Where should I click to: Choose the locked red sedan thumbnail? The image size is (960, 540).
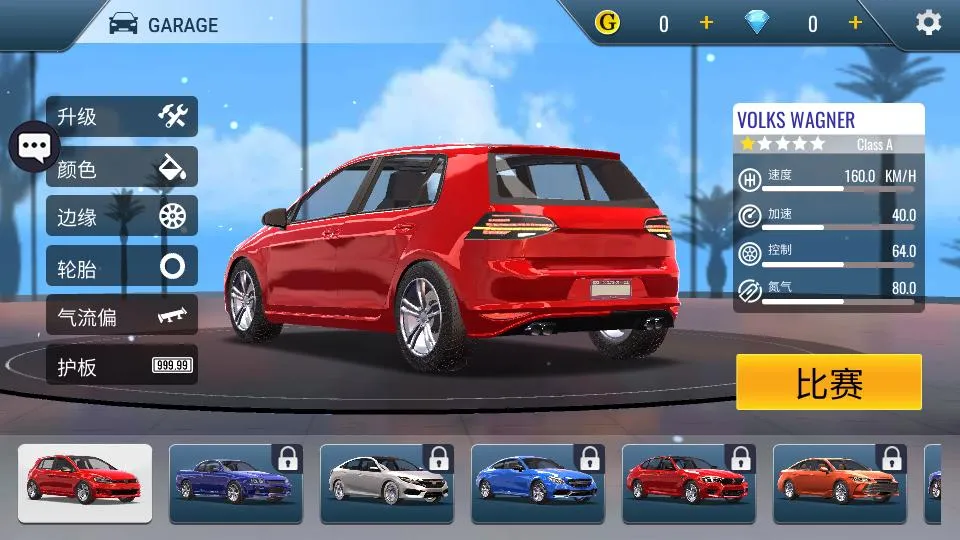688,483
